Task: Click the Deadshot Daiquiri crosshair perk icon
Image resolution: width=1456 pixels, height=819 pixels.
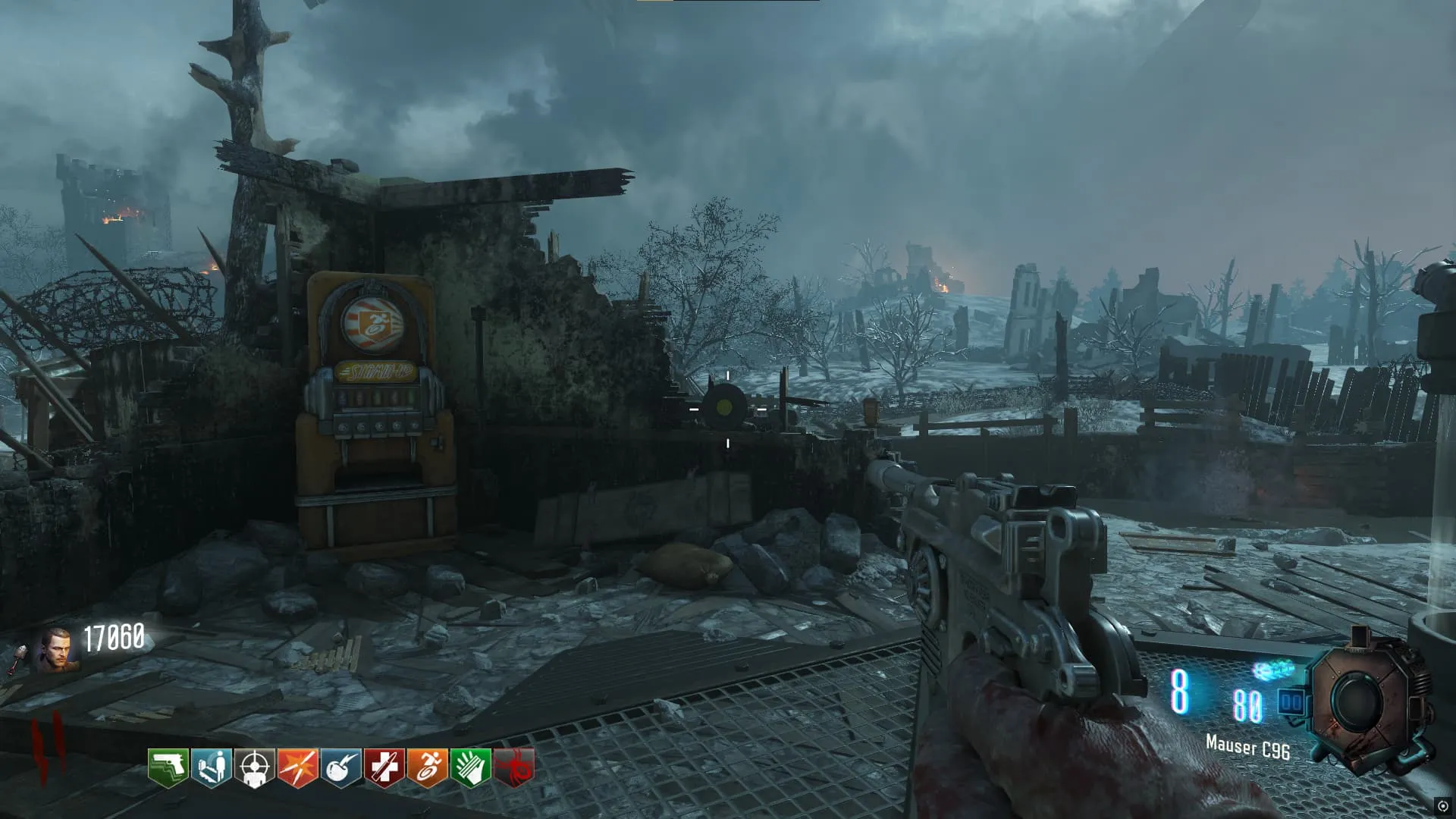Action: point(254,767)
